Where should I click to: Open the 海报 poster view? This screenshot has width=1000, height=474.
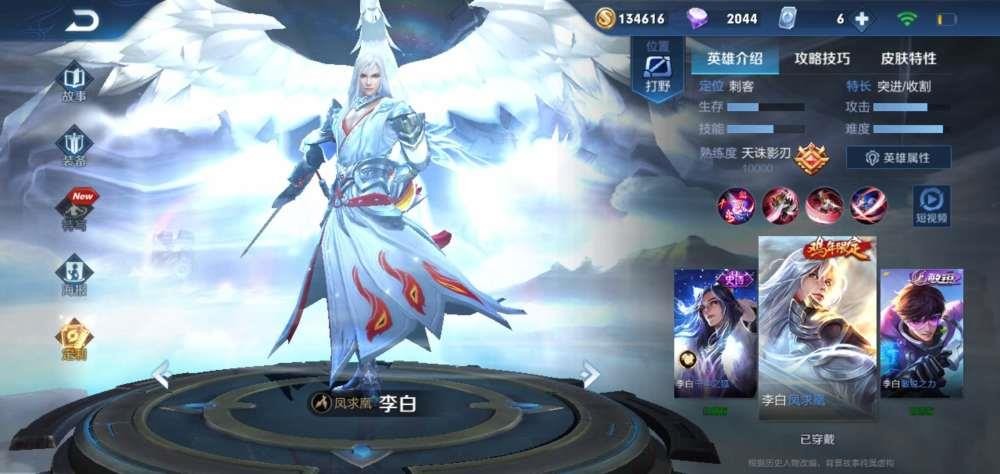tap(74, 272)
